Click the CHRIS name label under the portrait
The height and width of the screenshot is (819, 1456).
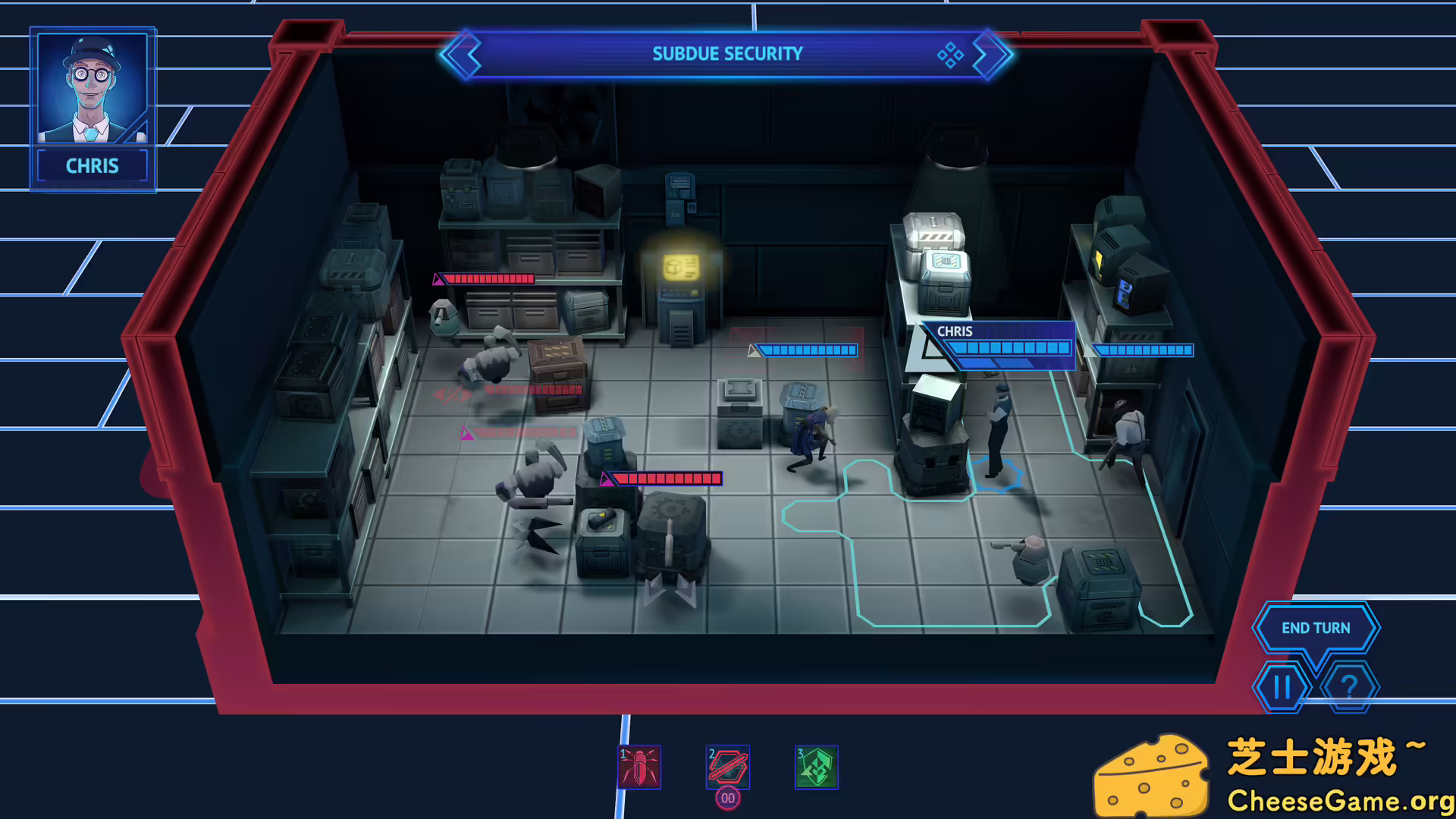pos(91,165)
